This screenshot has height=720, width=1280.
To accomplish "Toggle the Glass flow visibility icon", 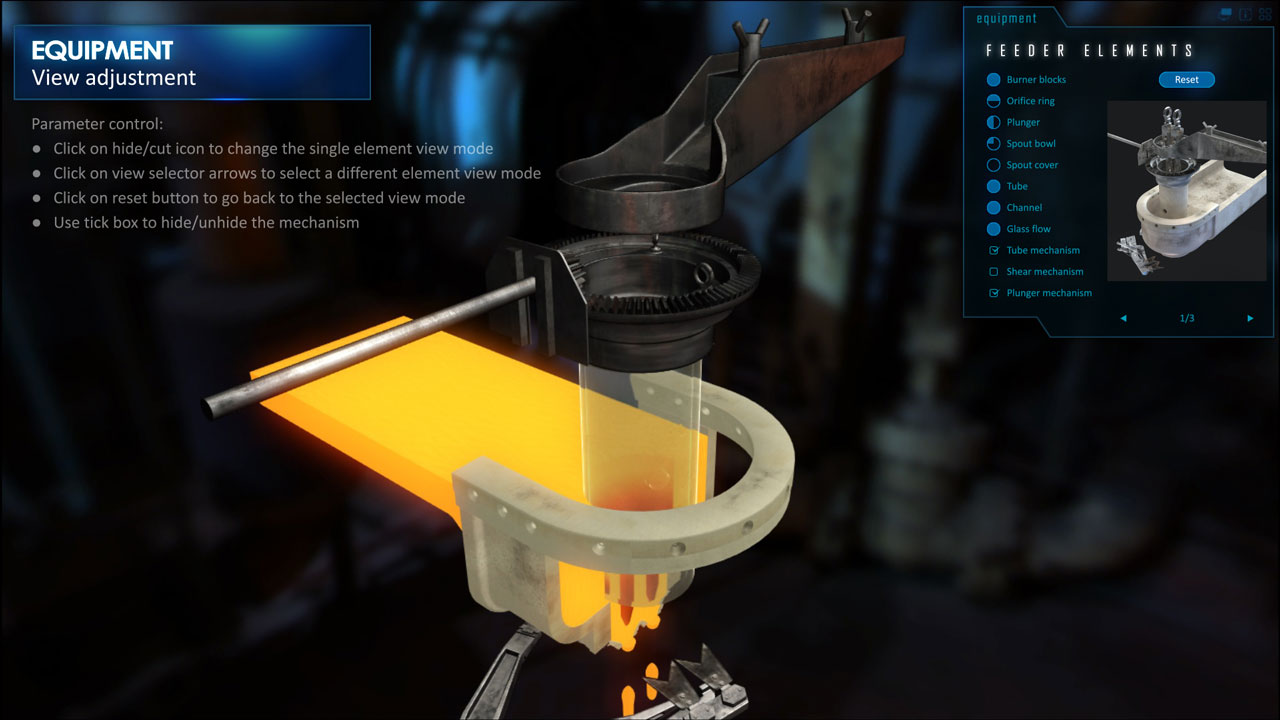I will 994,229.
